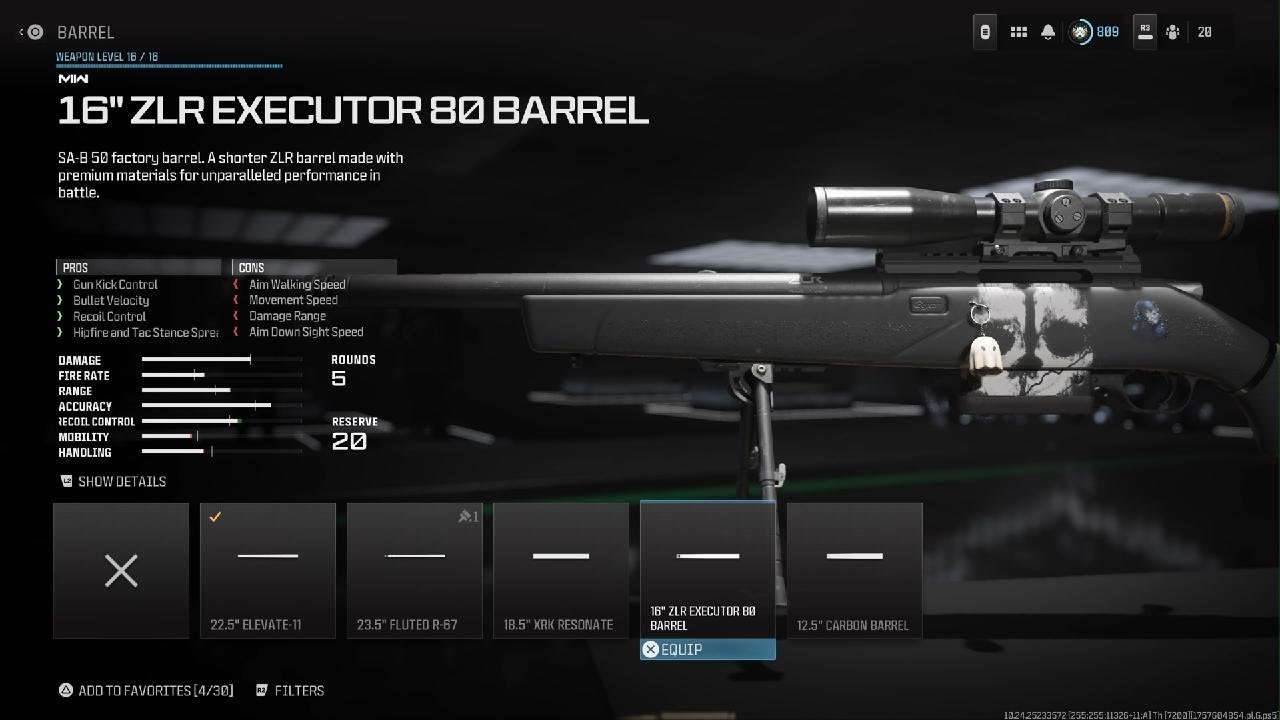Select the remove-barrel X tile
The height and width of the screenshot is (720, 1280).
coord(121,570)
